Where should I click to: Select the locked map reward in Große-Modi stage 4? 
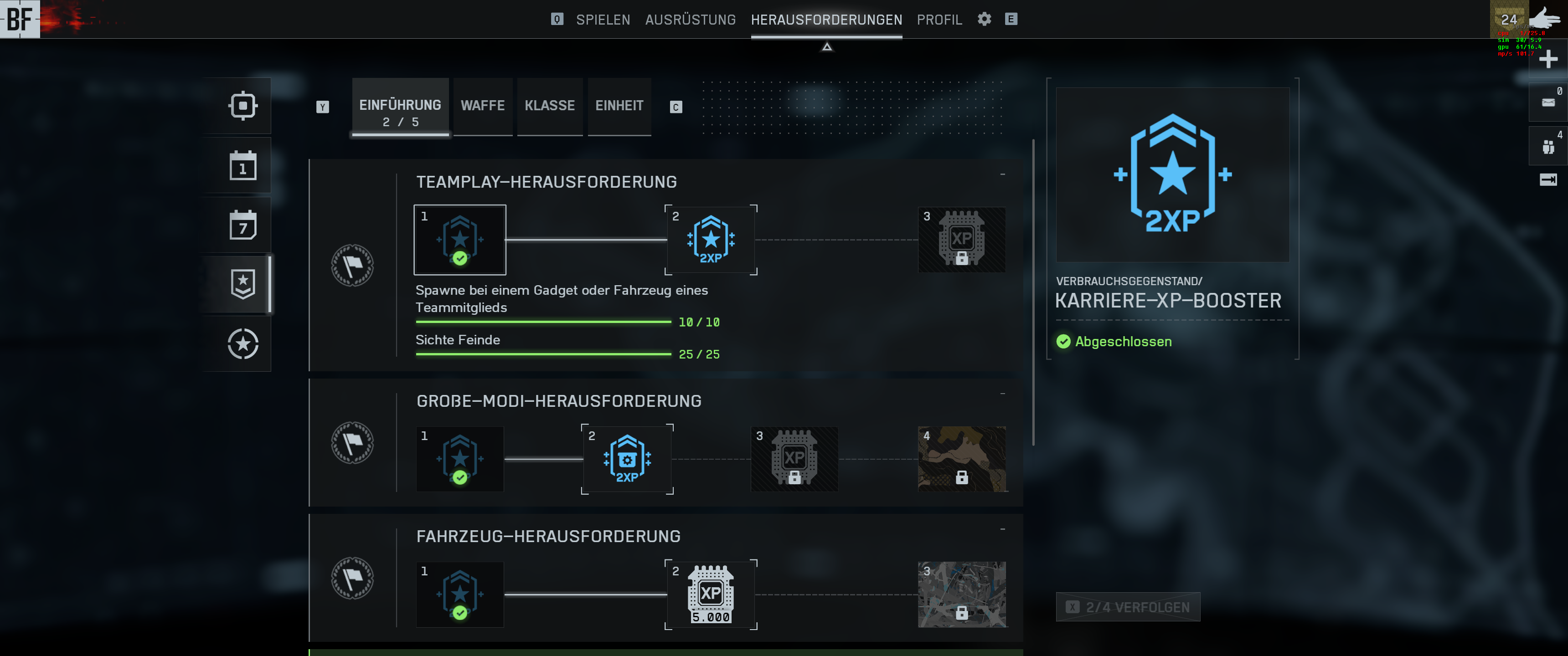(962, 460)
